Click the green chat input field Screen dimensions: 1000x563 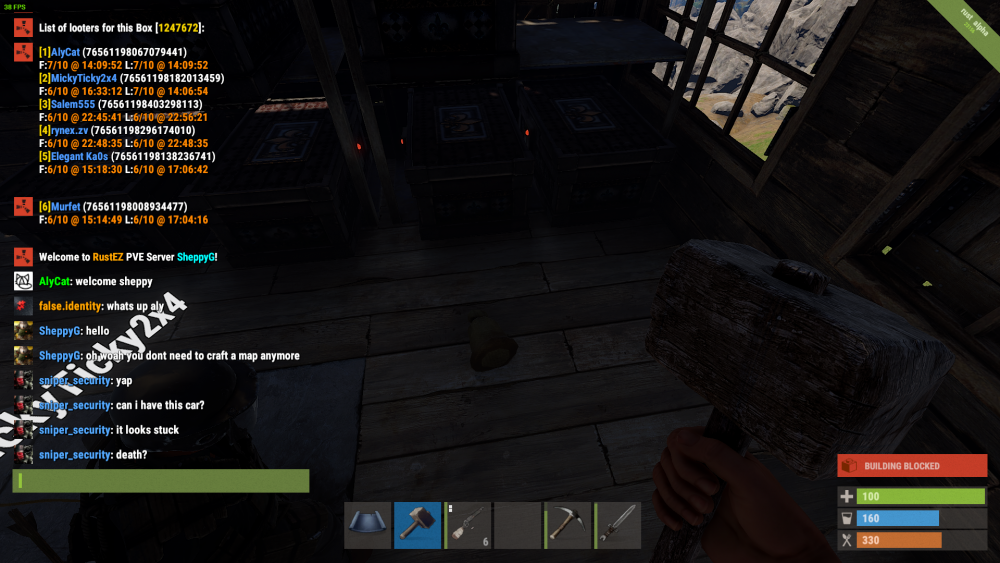[x=161, y=481]
